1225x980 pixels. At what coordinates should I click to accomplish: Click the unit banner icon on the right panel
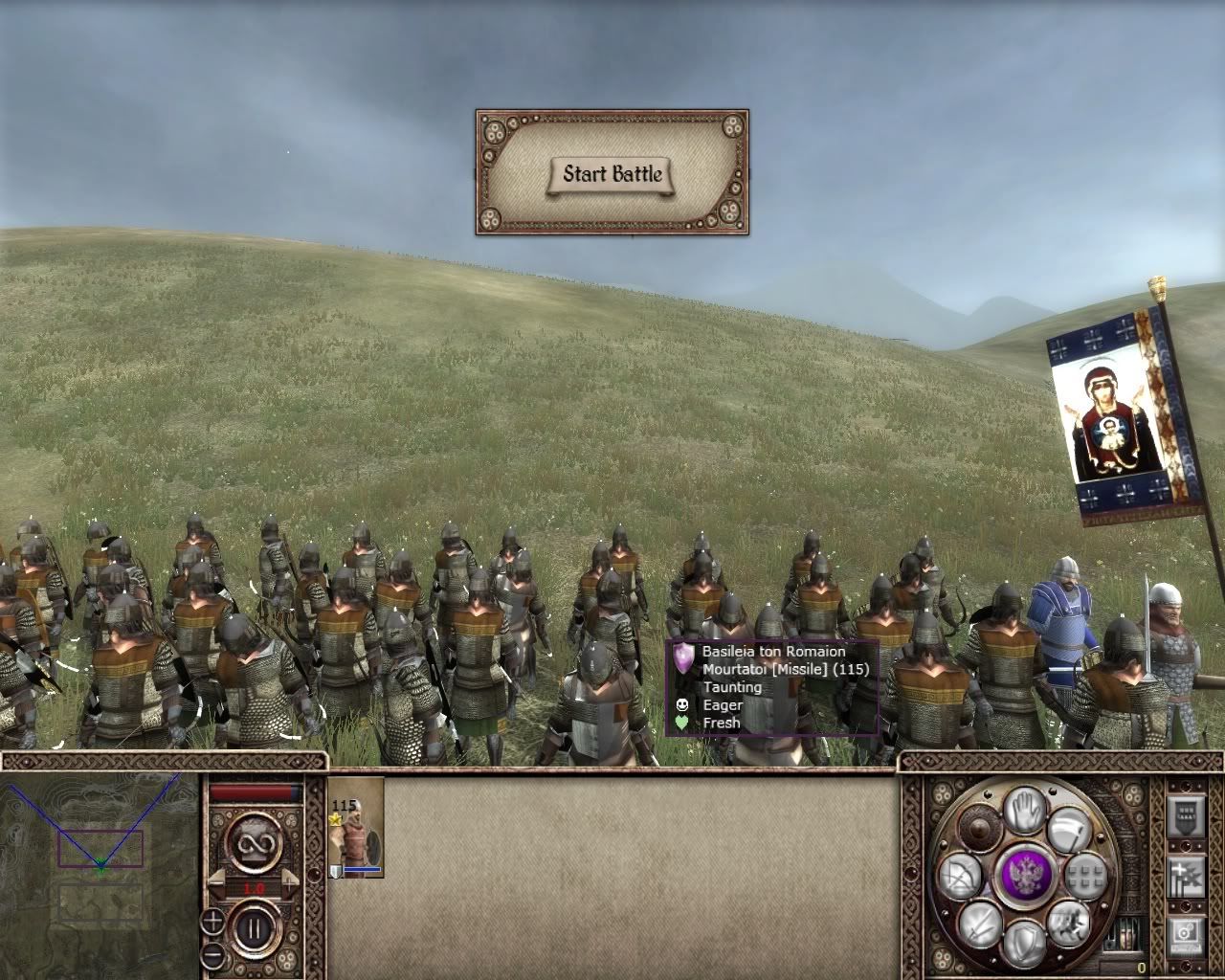coord(1186,817)
